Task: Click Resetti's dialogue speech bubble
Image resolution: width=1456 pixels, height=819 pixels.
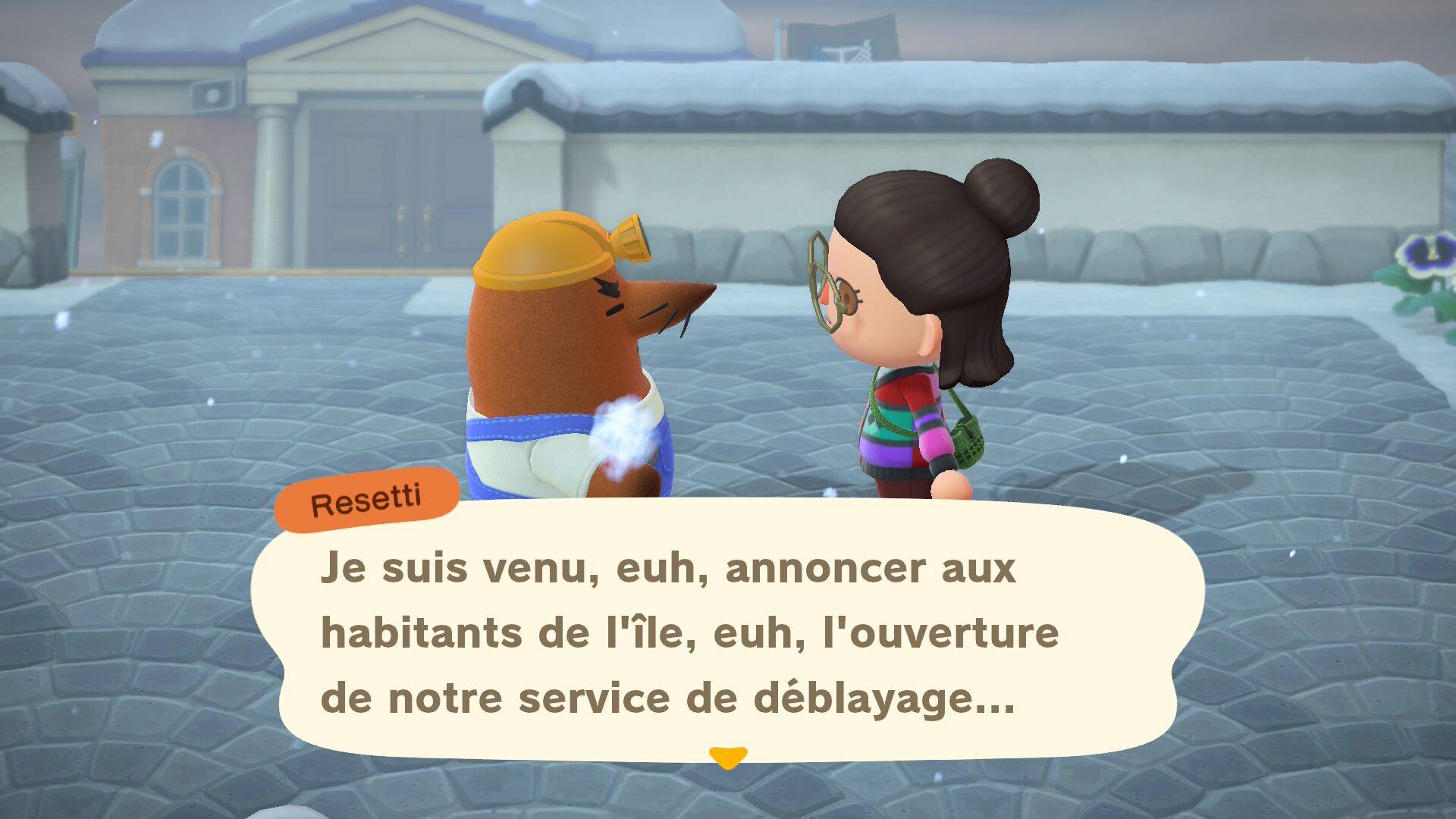Action: 726,632
